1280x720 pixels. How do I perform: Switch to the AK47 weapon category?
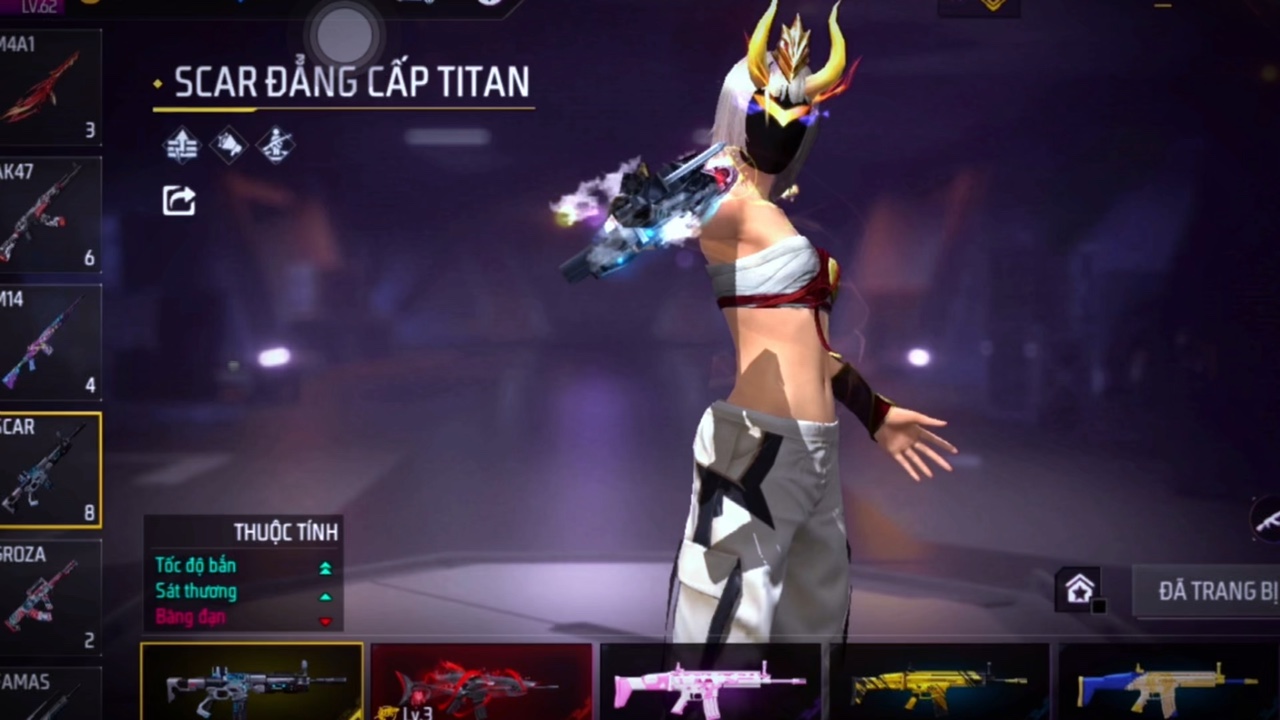click(49, 215)
